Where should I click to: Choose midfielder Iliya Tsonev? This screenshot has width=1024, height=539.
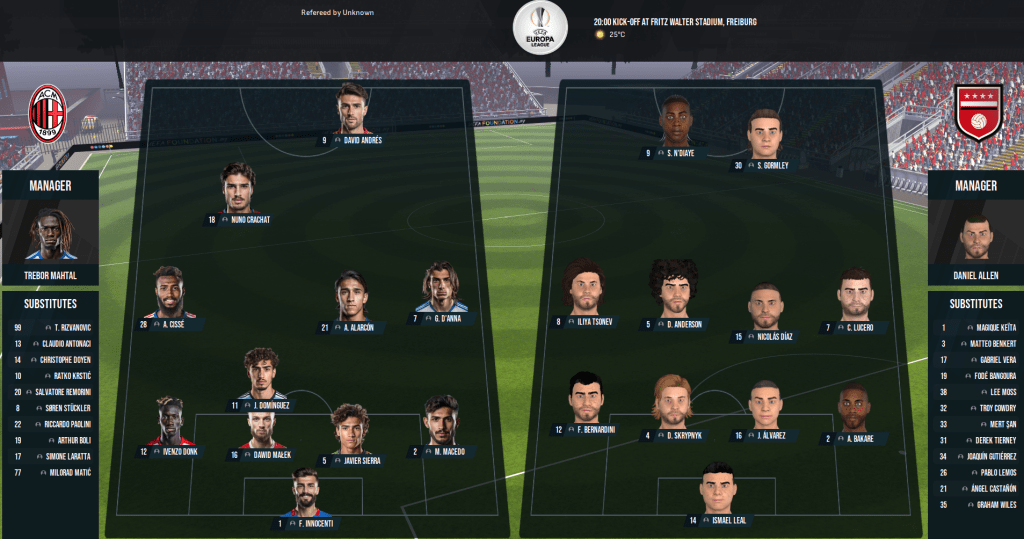pyautogui.click(x=583, y=288)
